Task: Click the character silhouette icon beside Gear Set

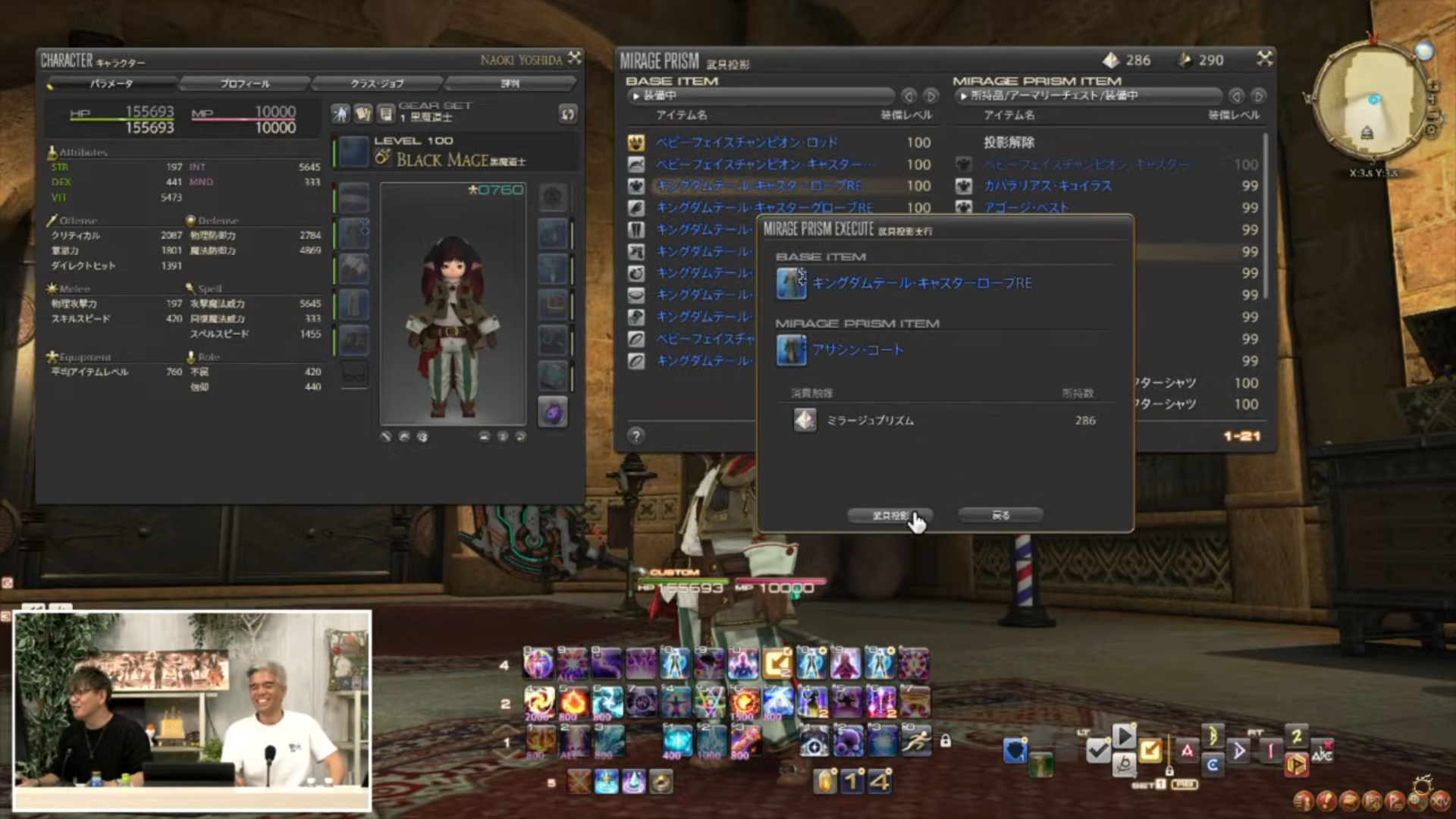Action: [x=340, y=114]
